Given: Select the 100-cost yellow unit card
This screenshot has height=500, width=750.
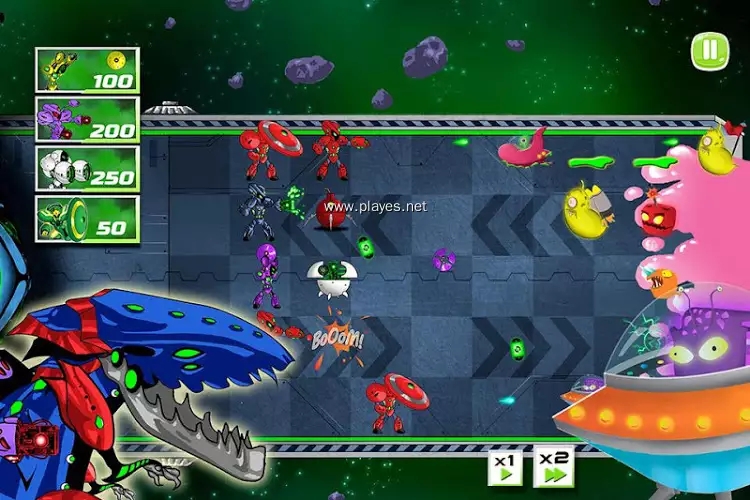Looking at the screenshot, I should (87, 70).
